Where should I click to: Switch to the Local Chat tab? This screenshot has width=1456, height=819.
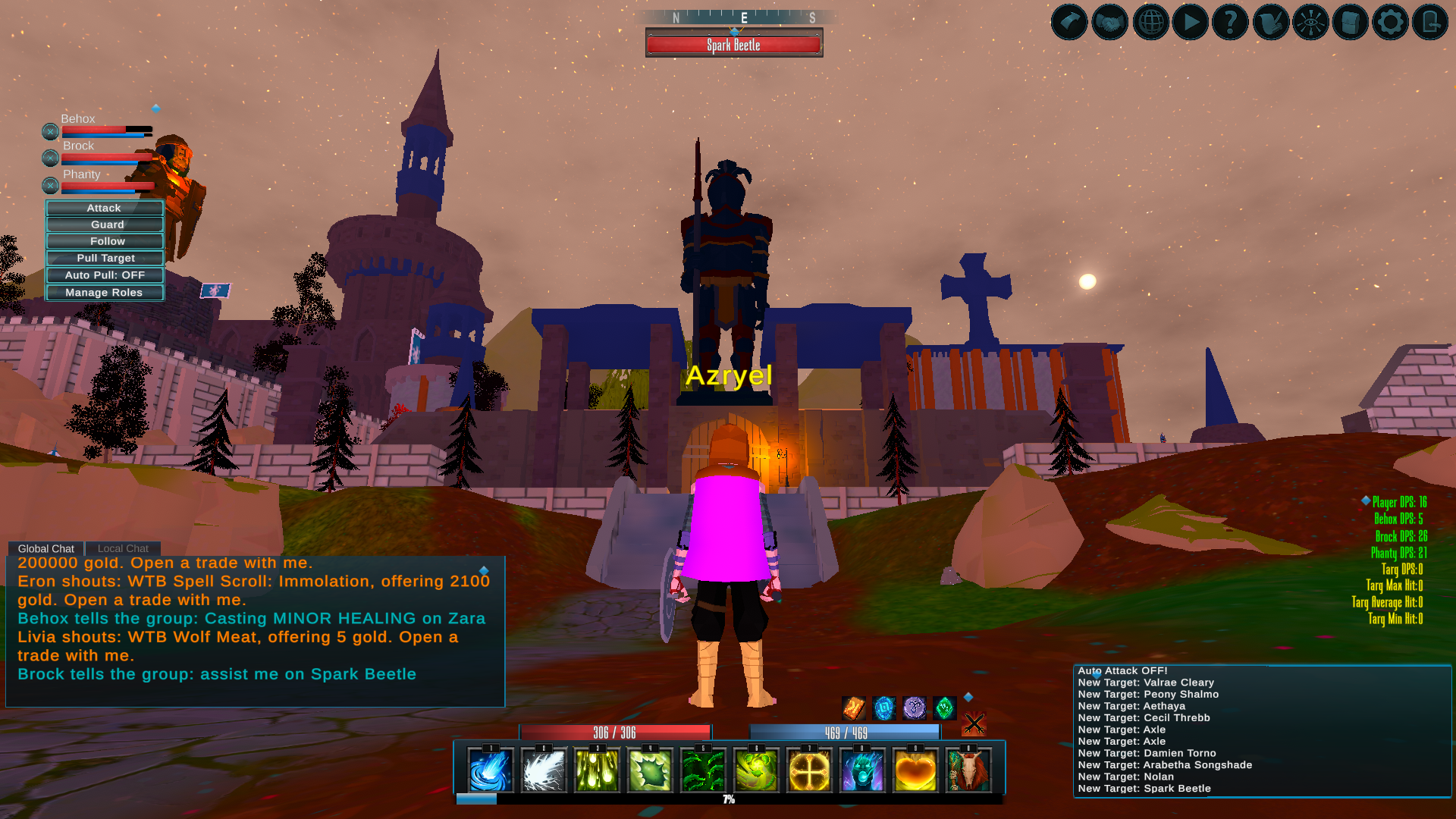122,548
